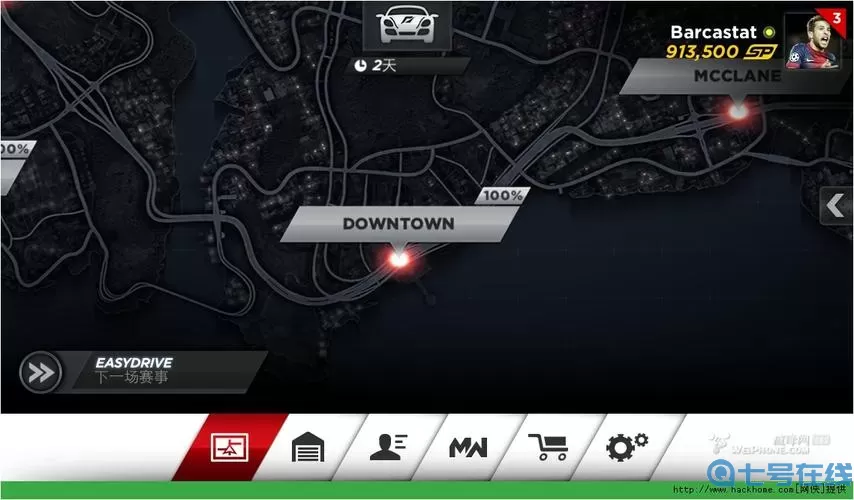This screenshot has height=500, width=854.
Task: Show the driver profile tab
Action: (388, 447)
